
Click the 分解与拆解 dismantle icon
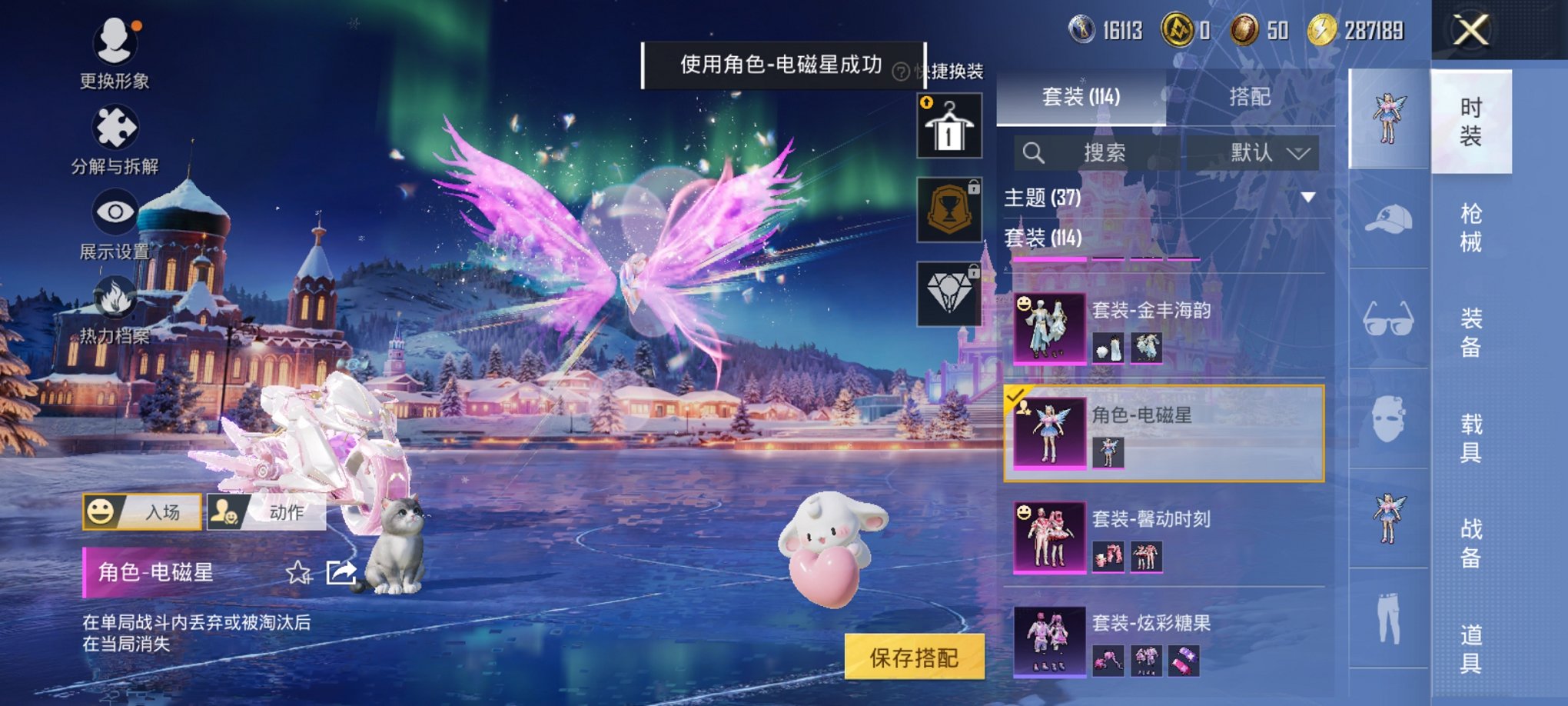tap(114, 126)
